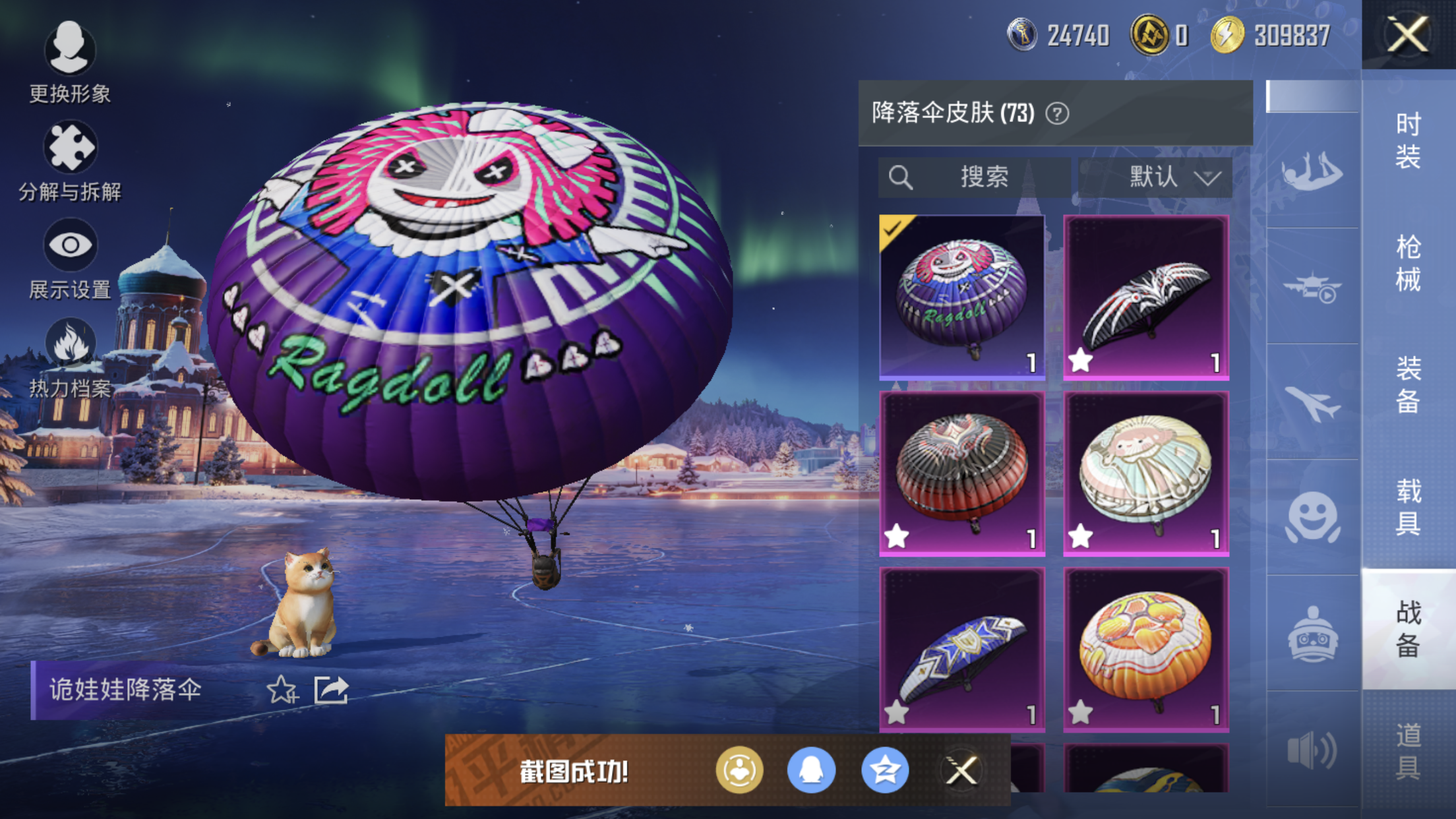Viewport: 1456px width, 819px height.
Task: Select the black winged parachute skin
Action: (x=1146, y=297)
